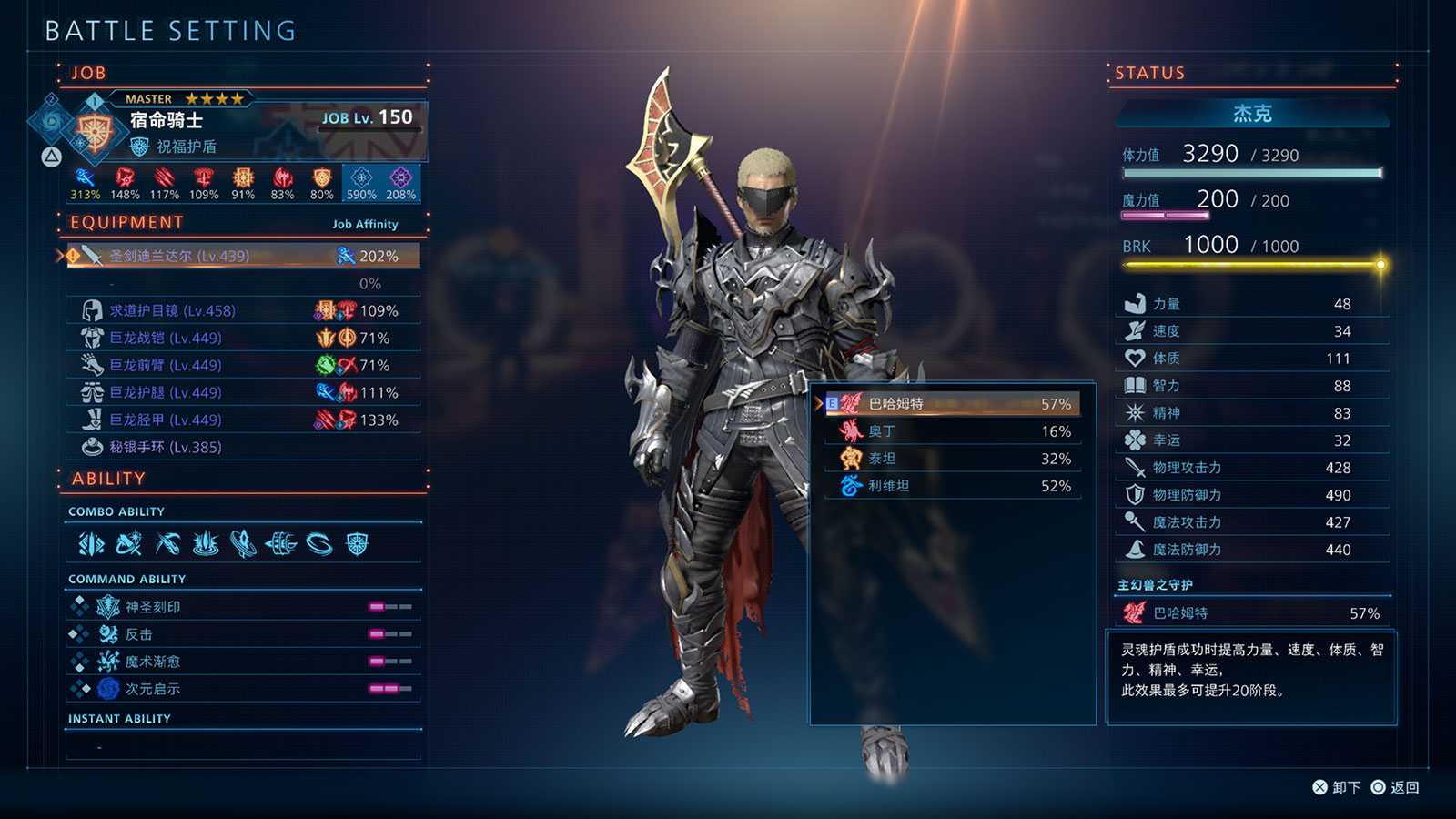Select 利维坦 from the guardian list

[951, 486]
